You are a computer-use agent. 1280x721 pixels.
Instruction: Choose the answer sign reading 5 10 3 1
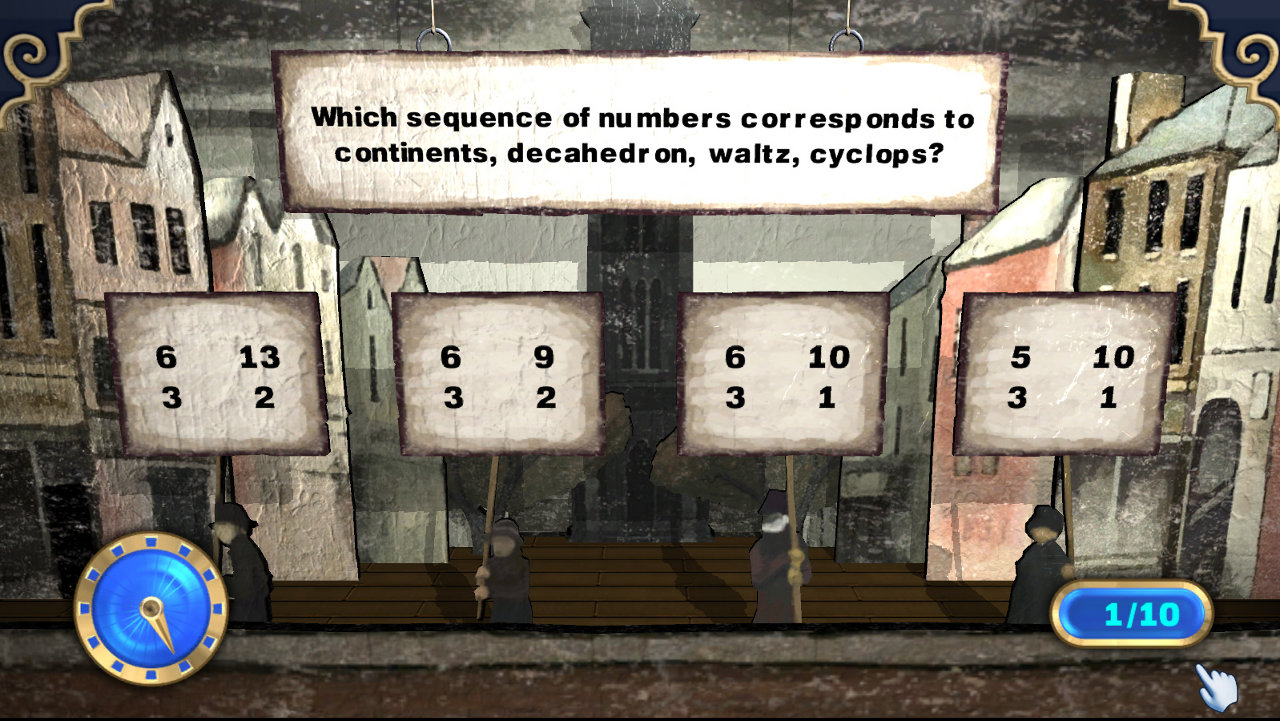(1064, 375)
